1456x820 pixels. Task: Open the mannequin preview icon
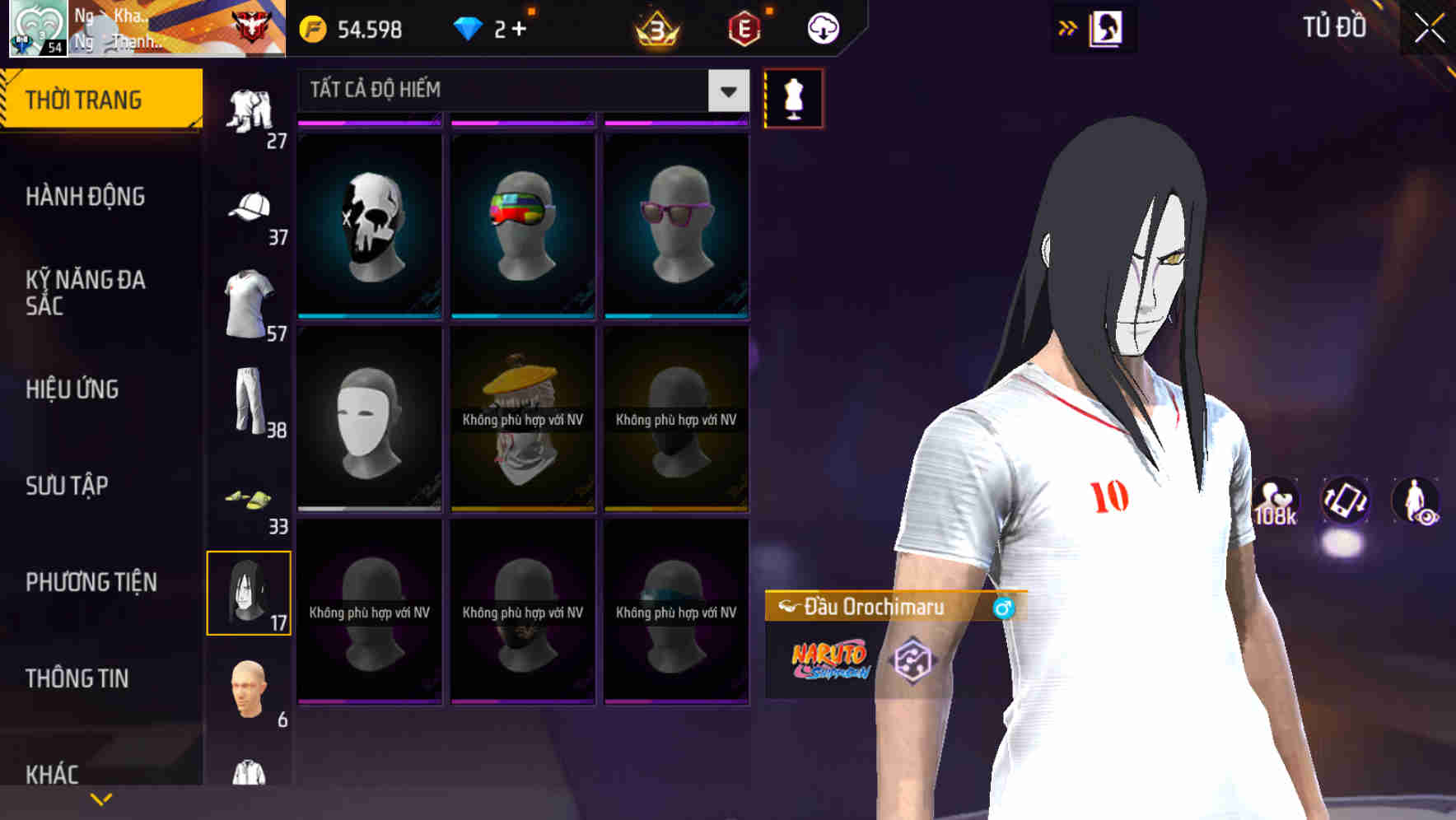(x=793, y=98)
